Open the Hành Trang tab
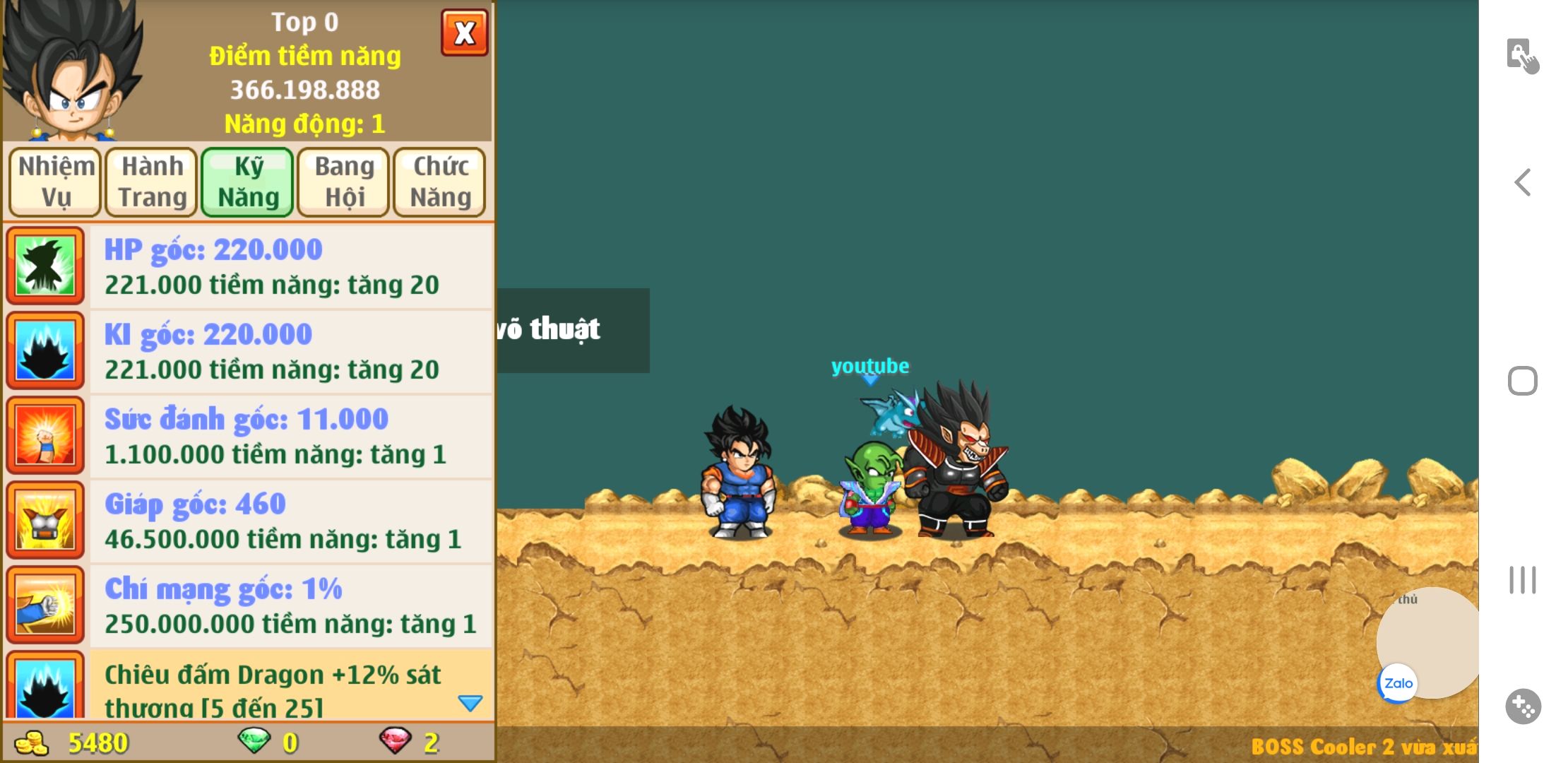Viewport: 1568px width, 763px height. point(152,182)
